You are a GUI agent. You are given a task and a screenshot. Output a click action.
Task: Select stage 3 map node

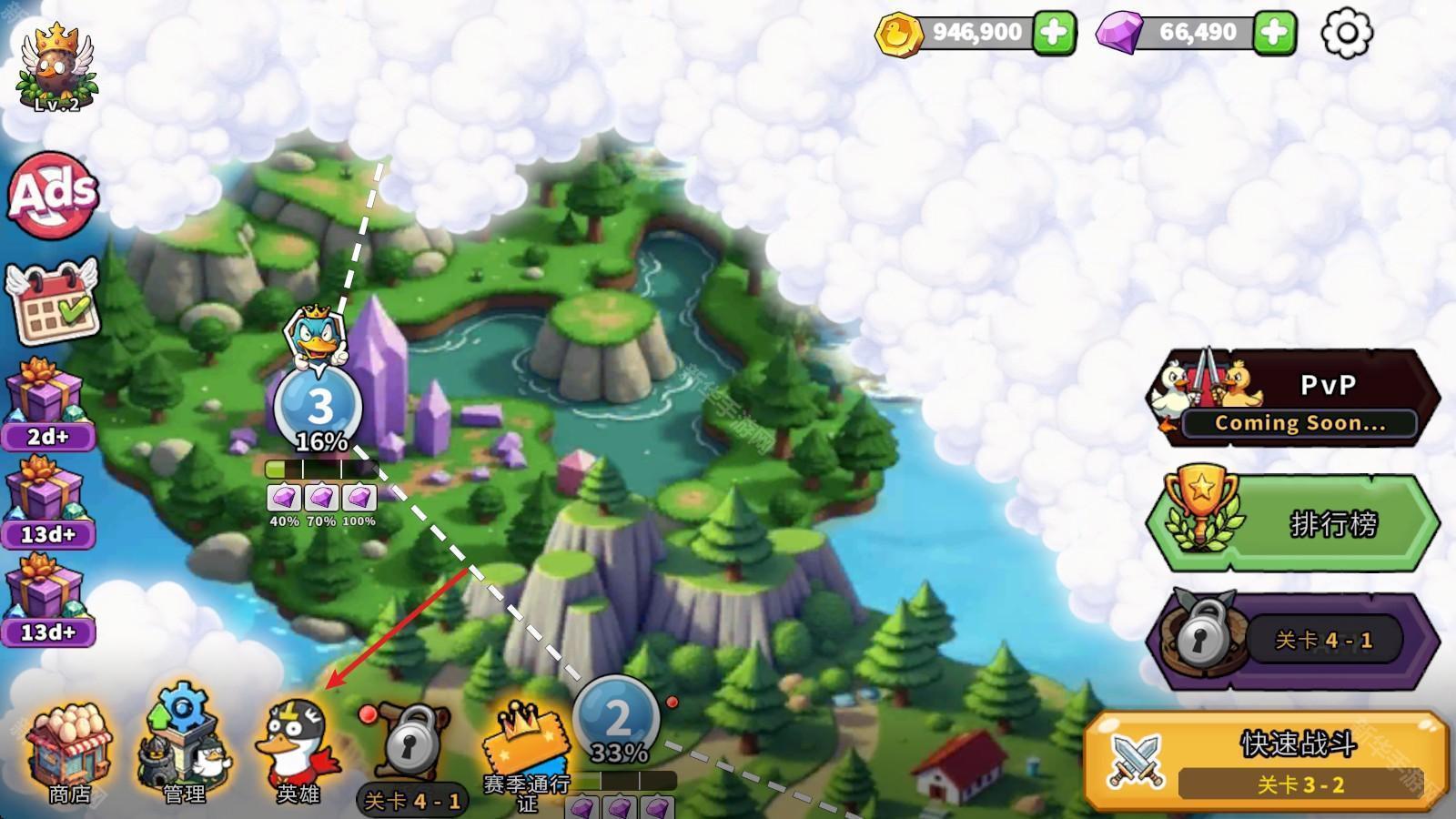318,407
